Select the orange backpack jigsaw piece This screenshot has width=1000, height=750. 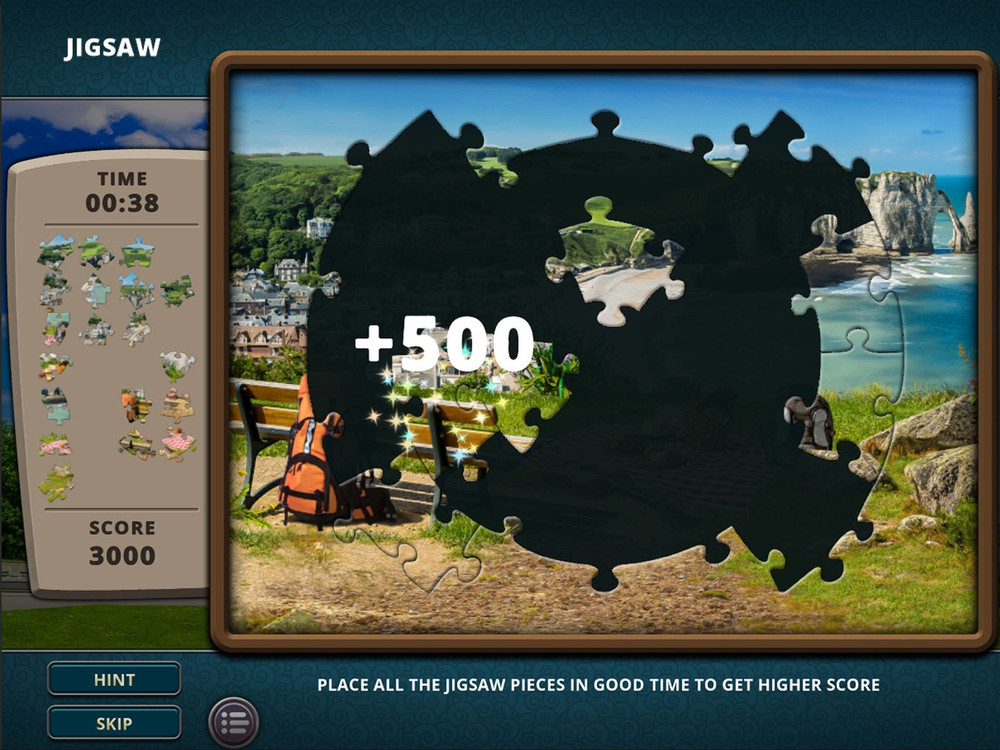coord(136,405)
